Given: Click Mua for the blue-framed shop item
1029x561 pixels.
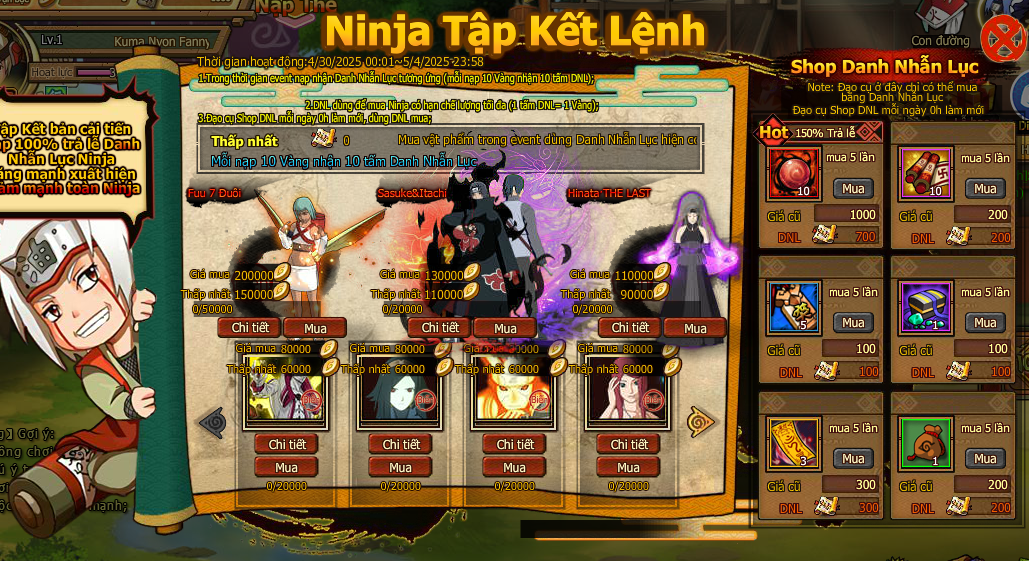Looking at the screenshot, I should tap(853, 322).
